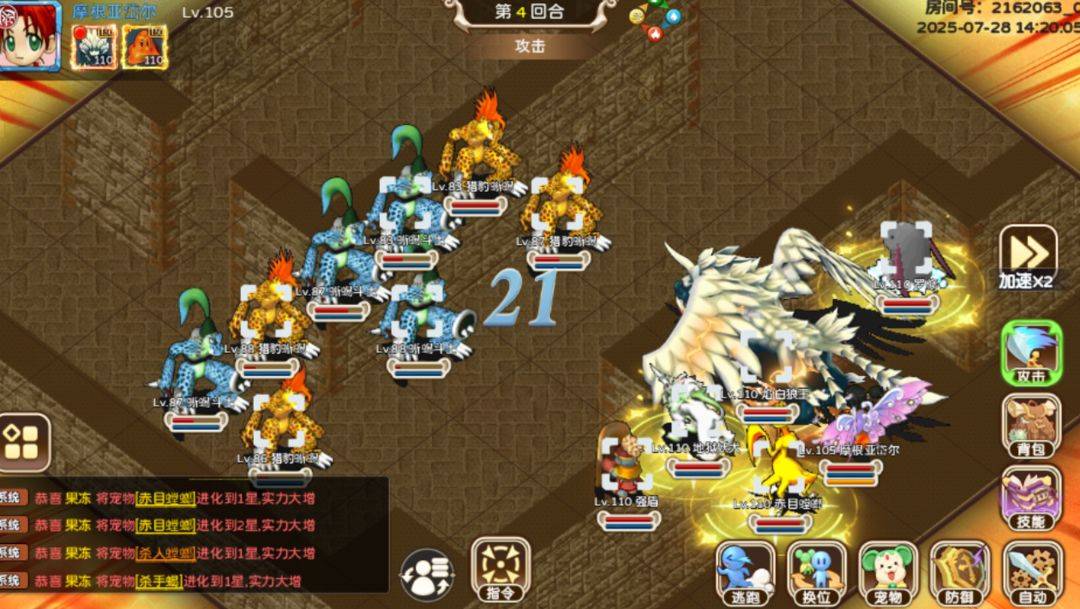Tap the 换位 swap position button
This screenshot has height=609, width=1080.
coord(816,573)
